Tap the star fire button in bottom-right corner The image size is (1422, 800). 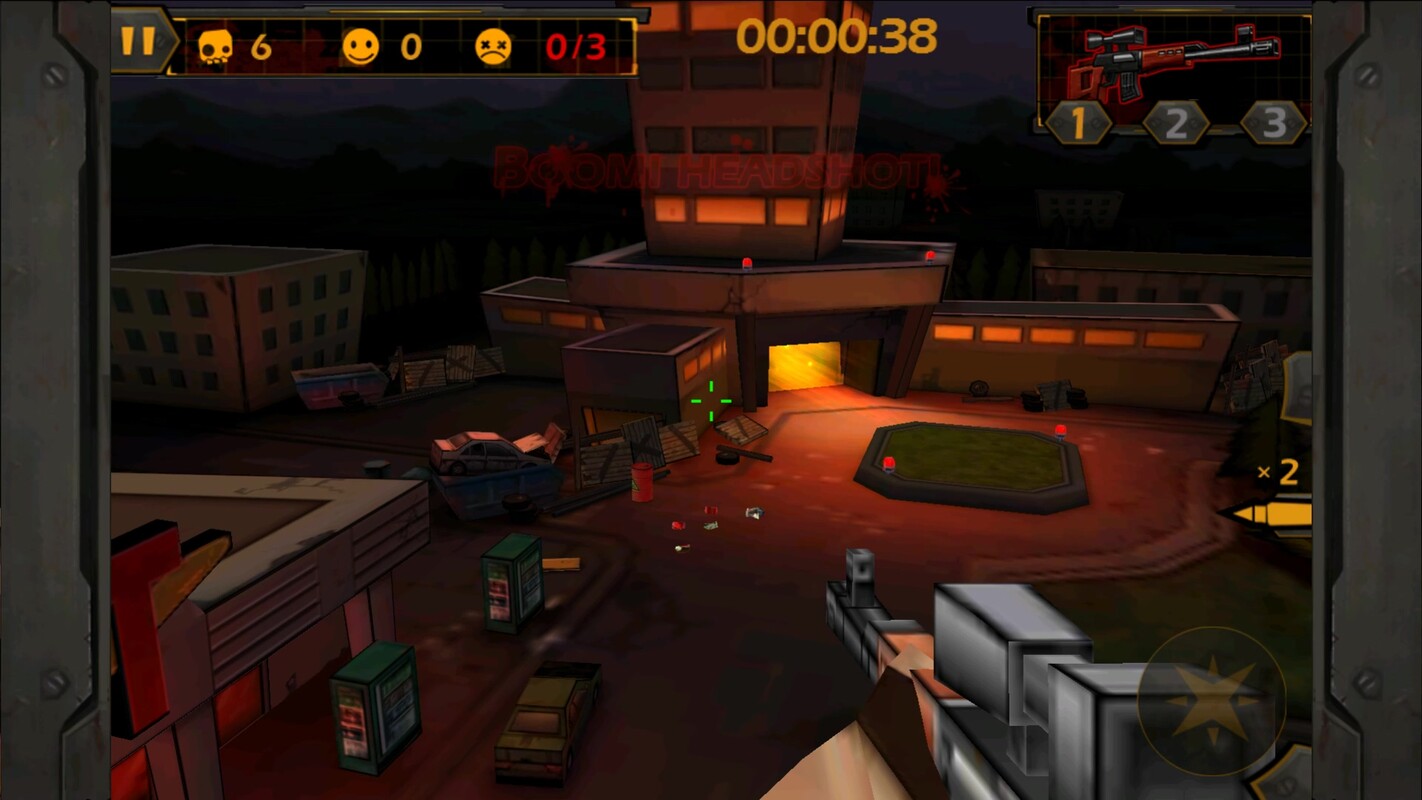(x=1214, y=700)
